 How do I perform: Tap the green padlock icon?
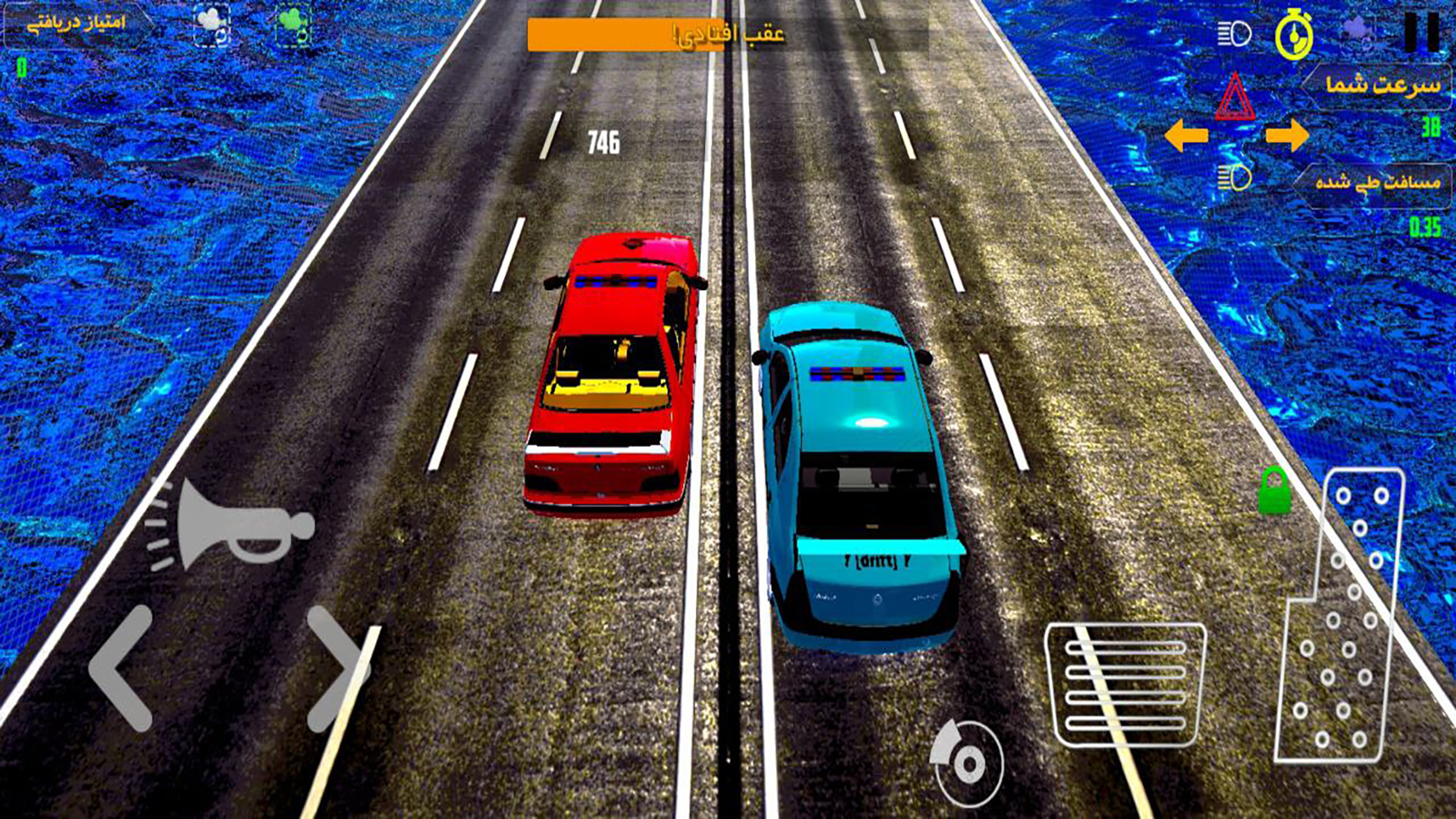1275,491
